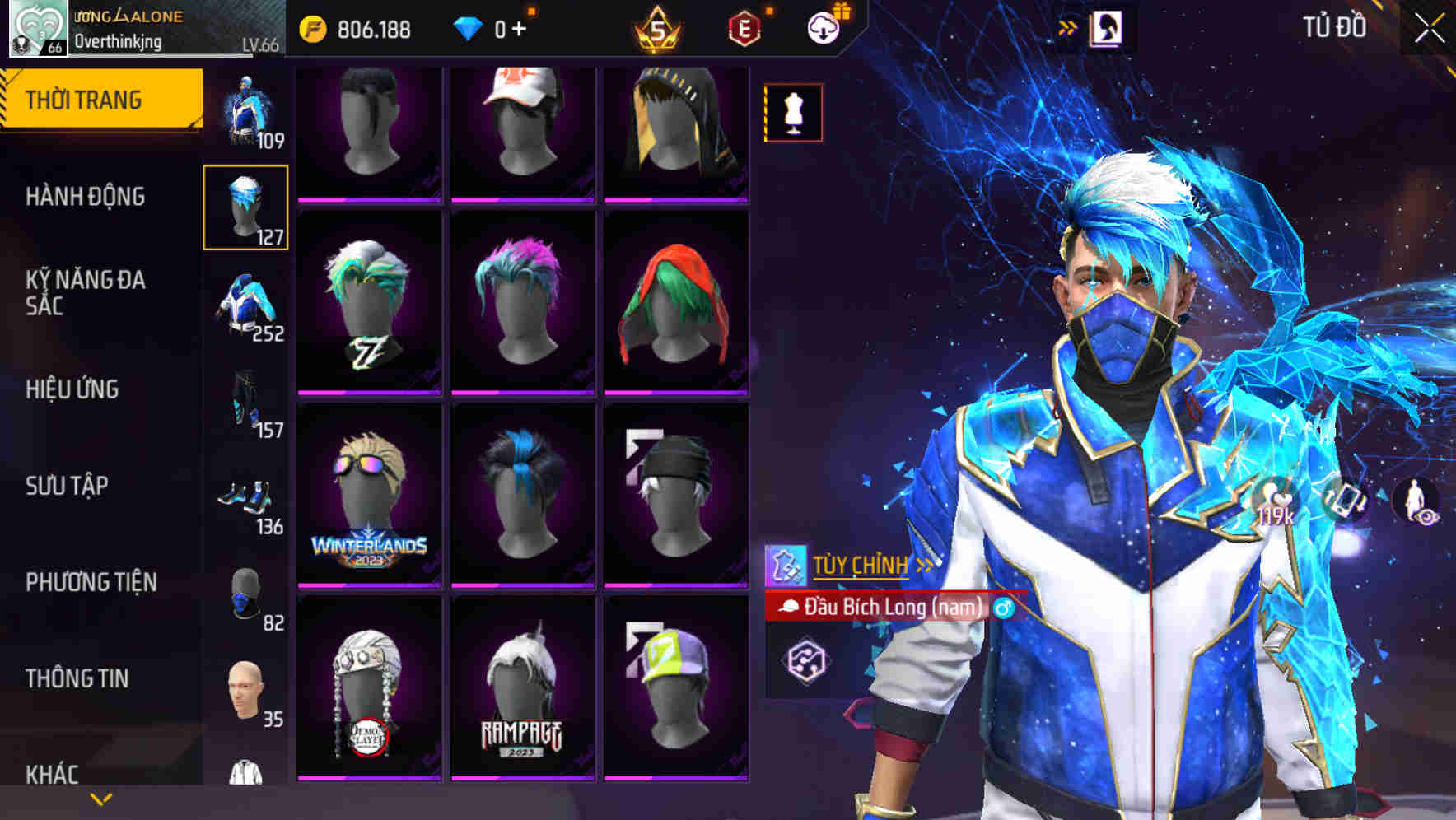
Task: Click the mannequin icon above the character
Action: (x=791, y=113)
